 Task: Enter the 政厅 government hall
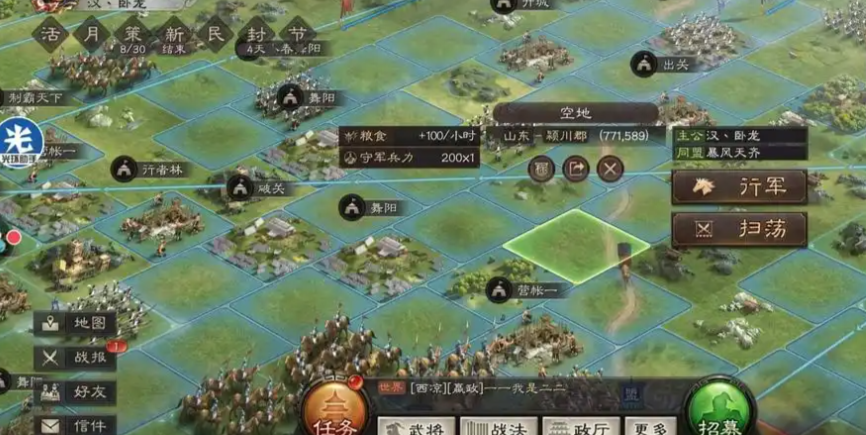click(578, 426)
